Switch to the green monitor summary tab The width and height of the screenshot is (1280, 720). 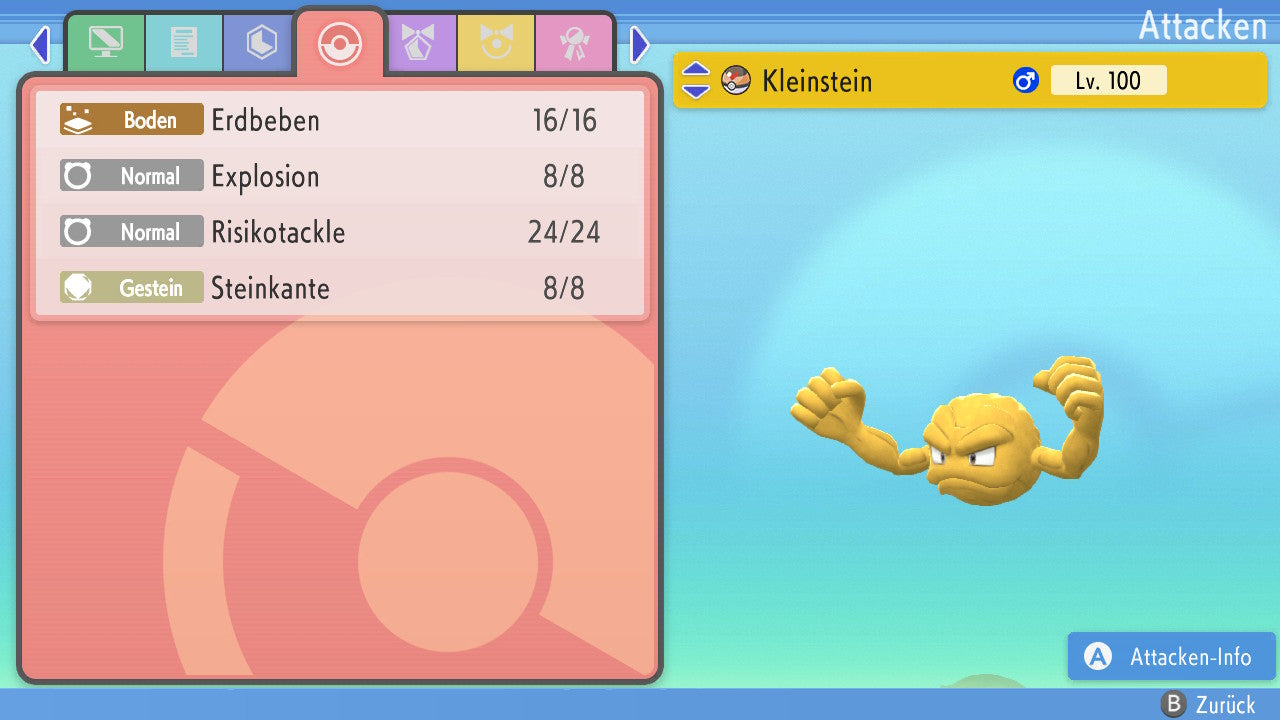(105, 43)
